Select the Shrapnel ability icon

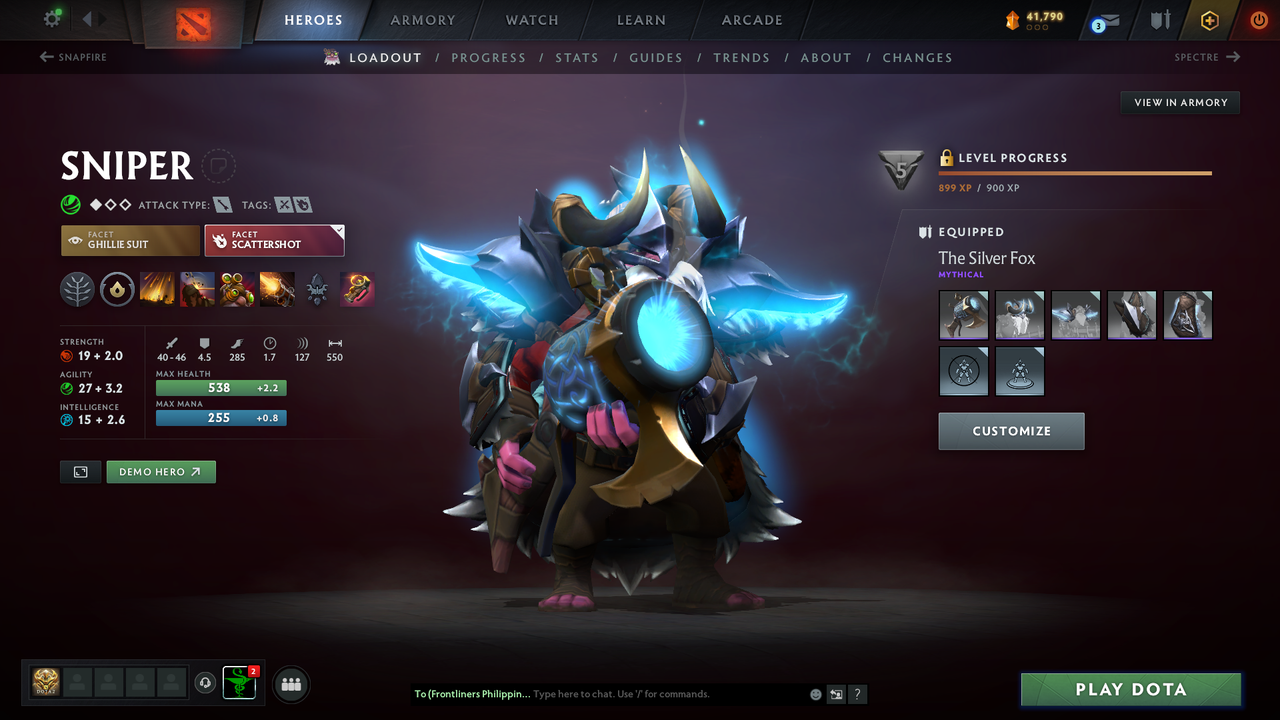tap(157, 289)
